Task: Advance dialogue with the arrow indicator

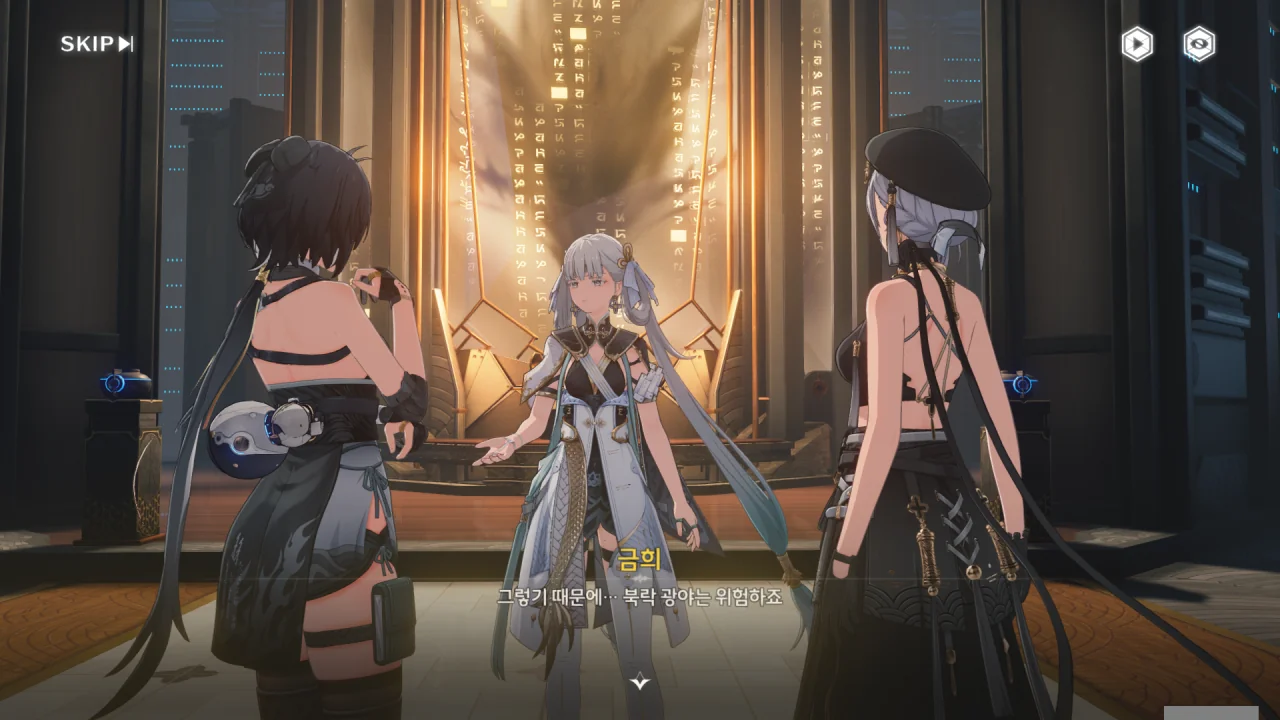Action: coord(640,682)
